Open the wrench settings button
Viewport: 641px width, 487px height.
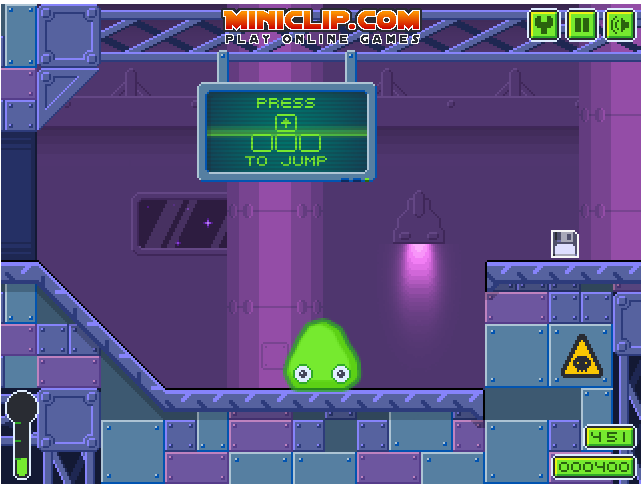click(544, 25)
